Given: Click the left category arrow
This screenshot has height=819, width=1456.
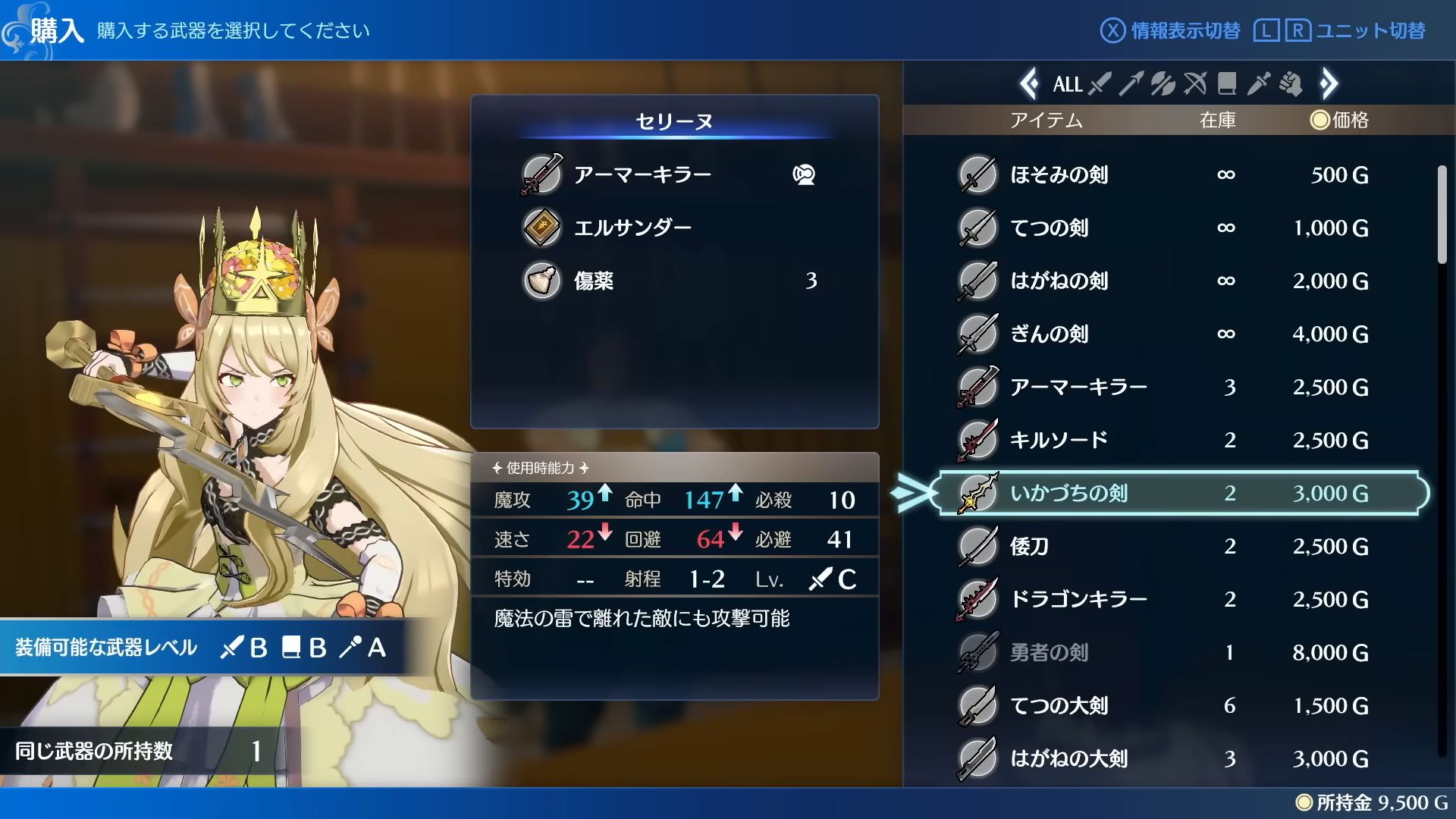Looking at the screenshot, I should coord(1029,84).
